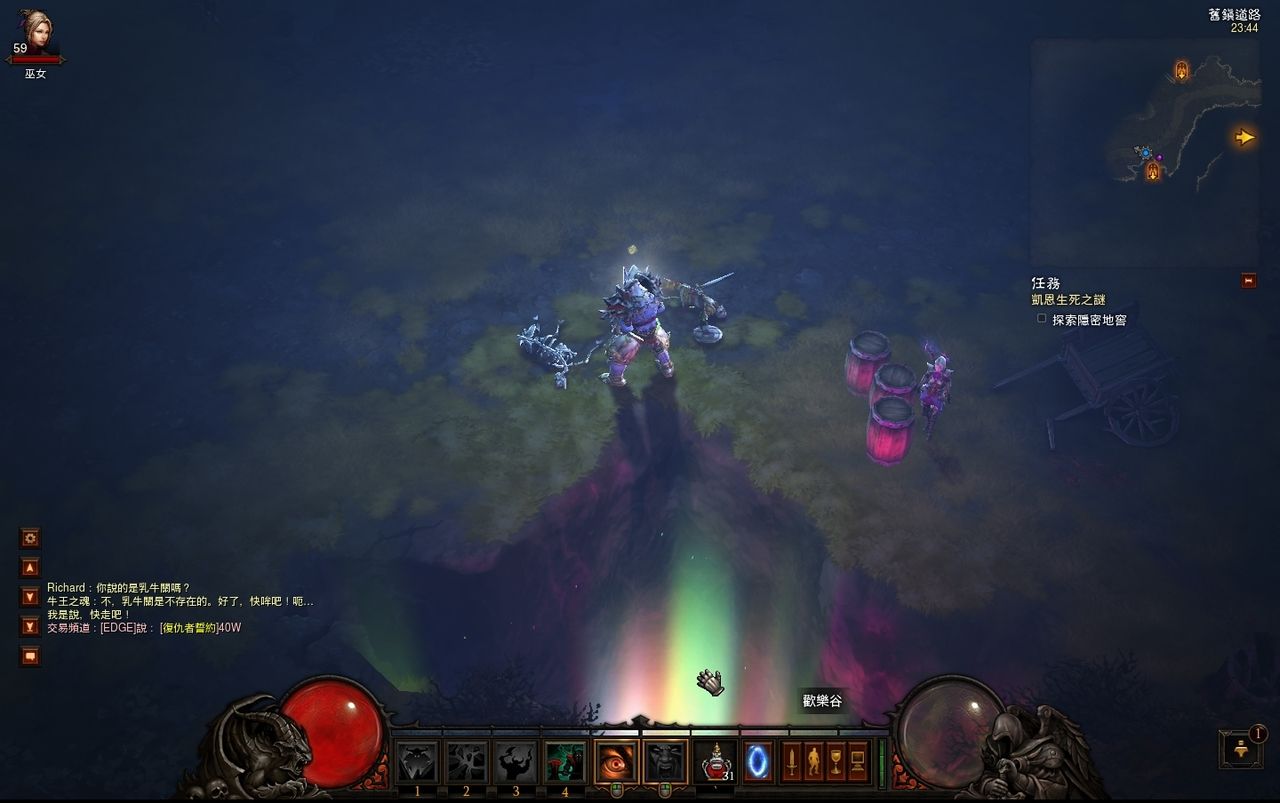Screen dimensions: 1280x803
Task: Collapse the quest tracker with red button
Action: [1248, 281]
